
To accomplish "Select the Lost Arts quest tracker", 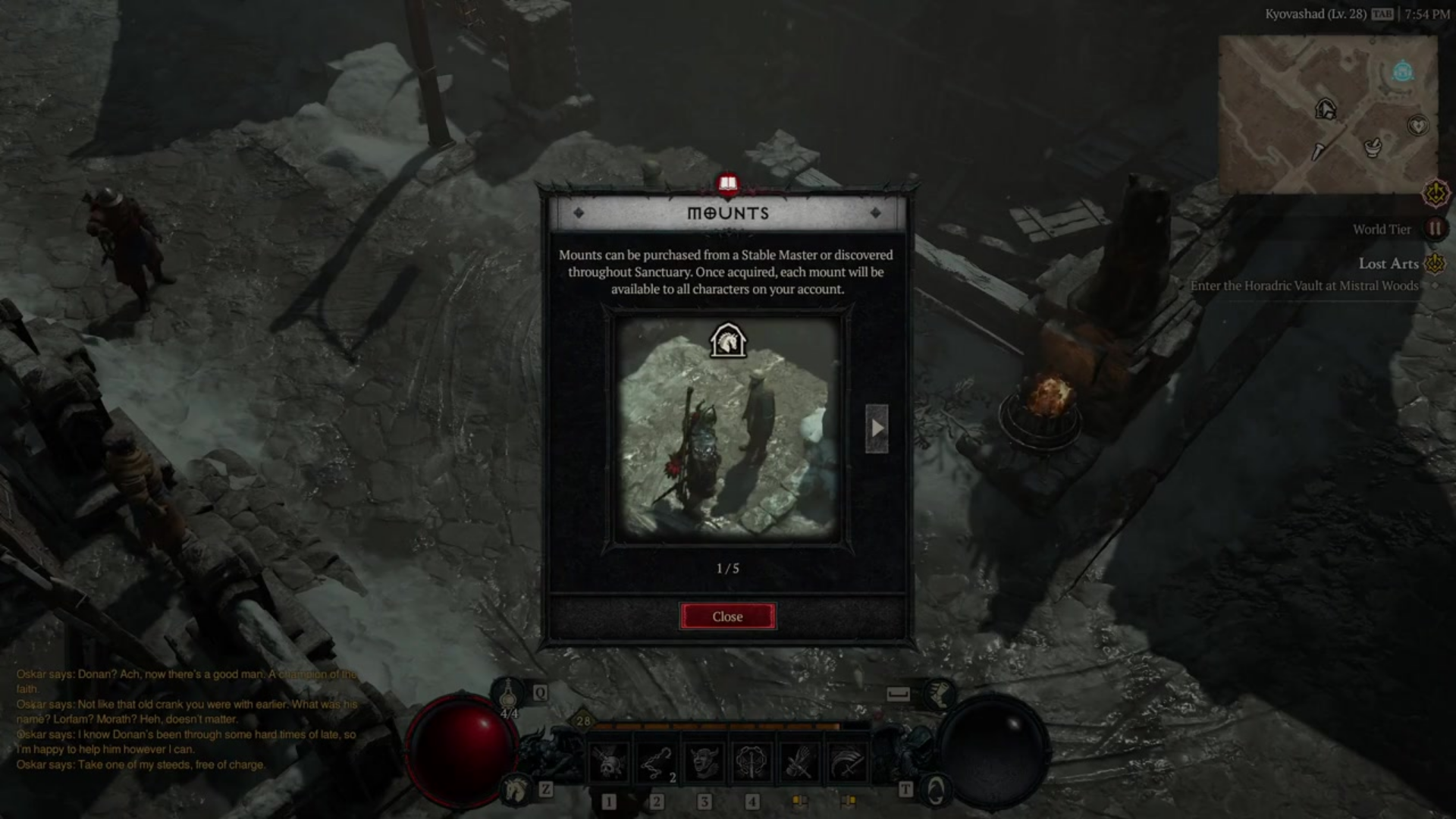I will click(1388, 264).
